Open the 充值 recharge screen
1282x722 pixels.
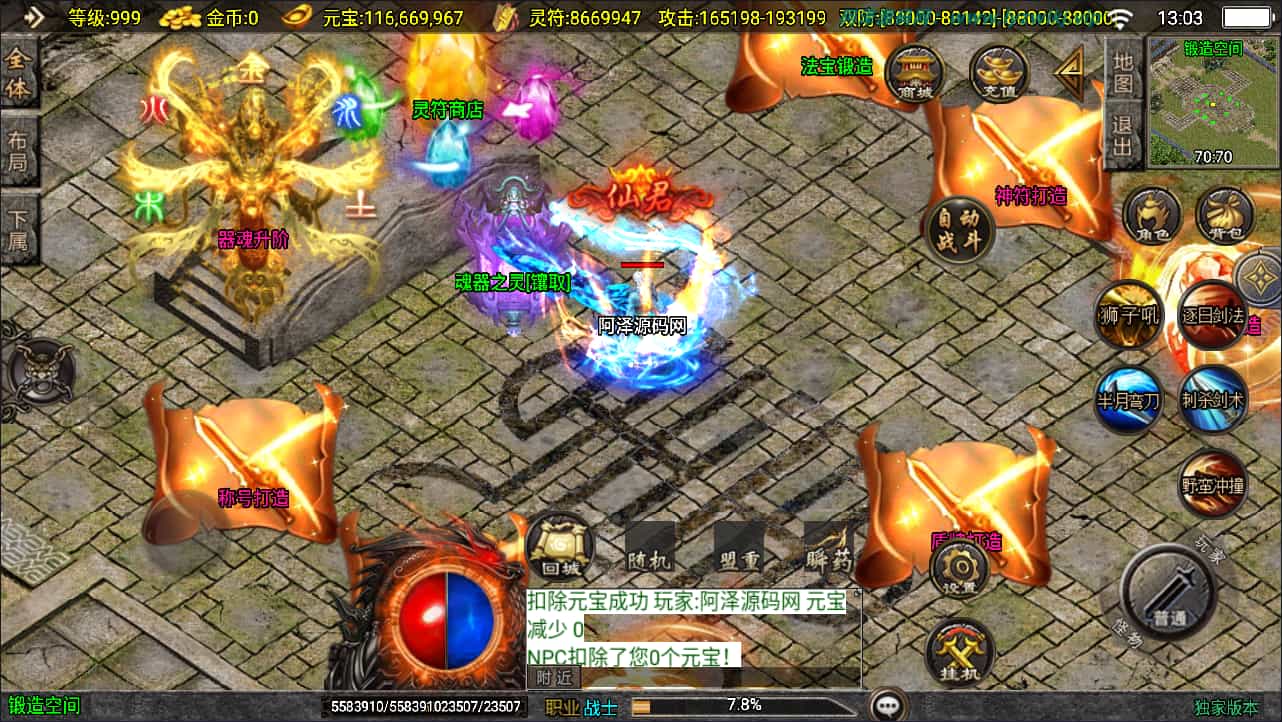999,73
